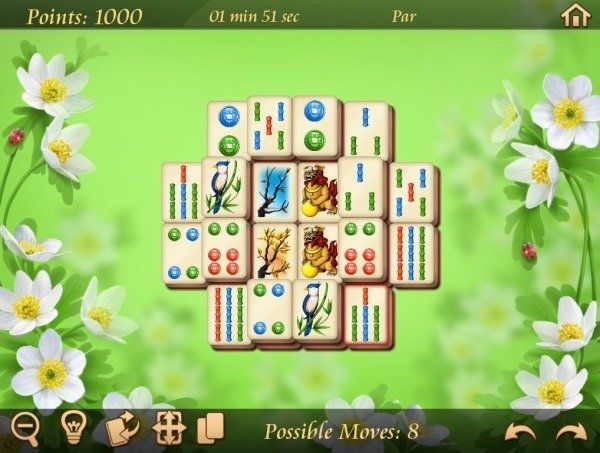
Task: Show a hint with the lightbulb
Action: point(73,429)
